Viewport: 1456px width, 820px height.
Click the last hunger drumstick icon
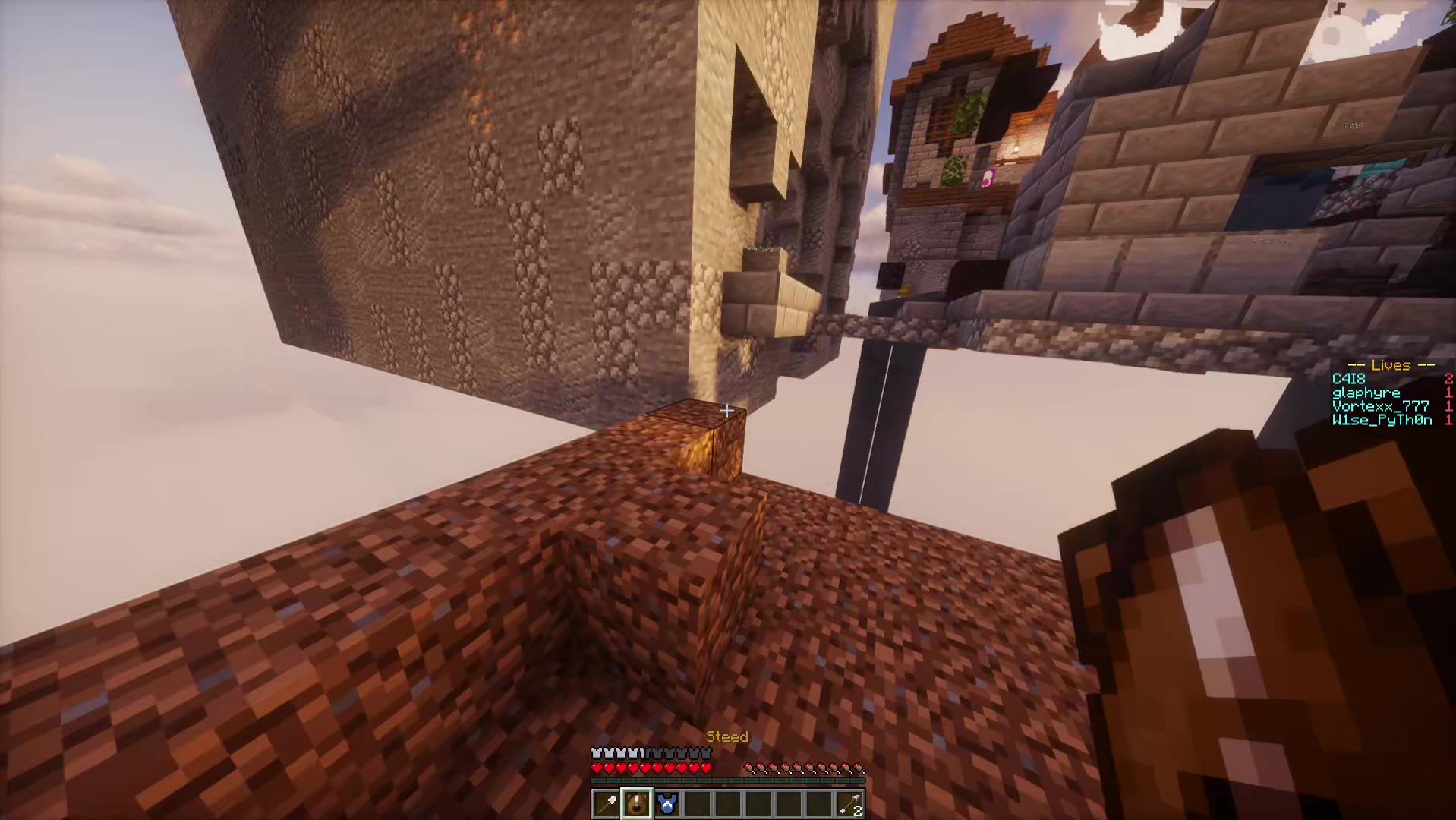[859, 768]
